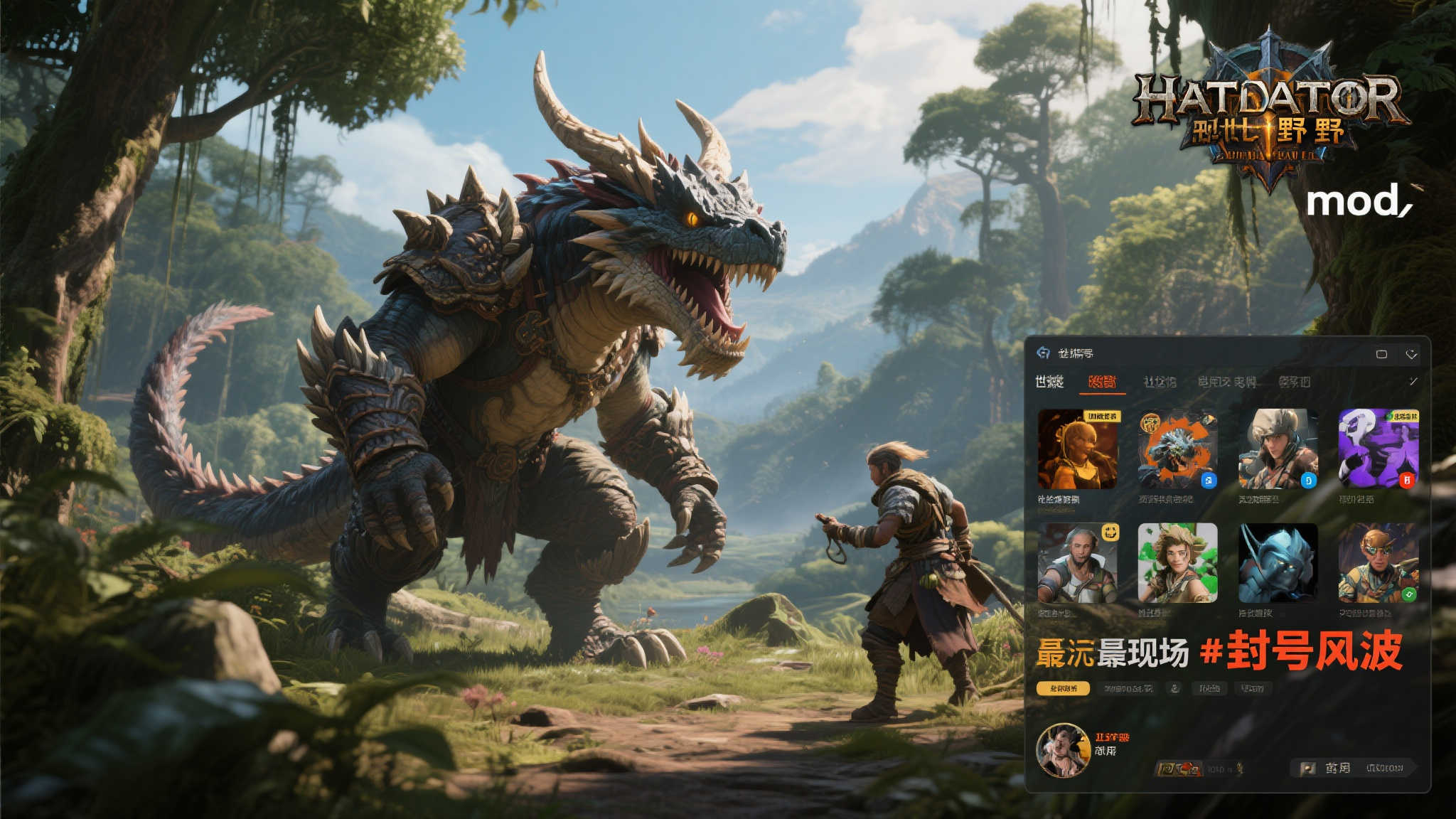Click the heart-shaped icon in panel header
This screenshot has height=819, width=1456.
(x=1411, y=354)
